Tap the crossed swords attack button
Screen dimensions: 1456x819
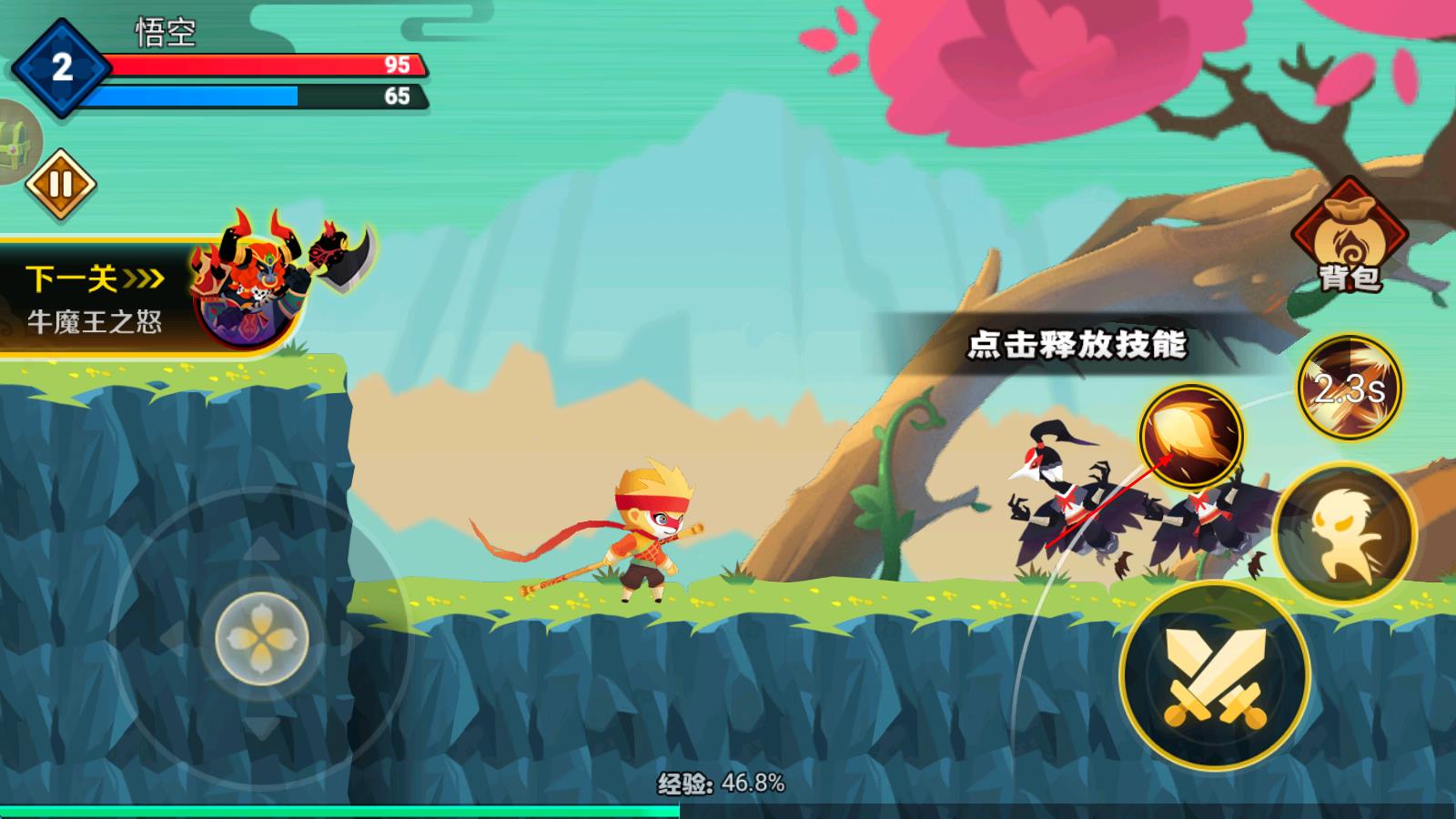click(1215, 677)
